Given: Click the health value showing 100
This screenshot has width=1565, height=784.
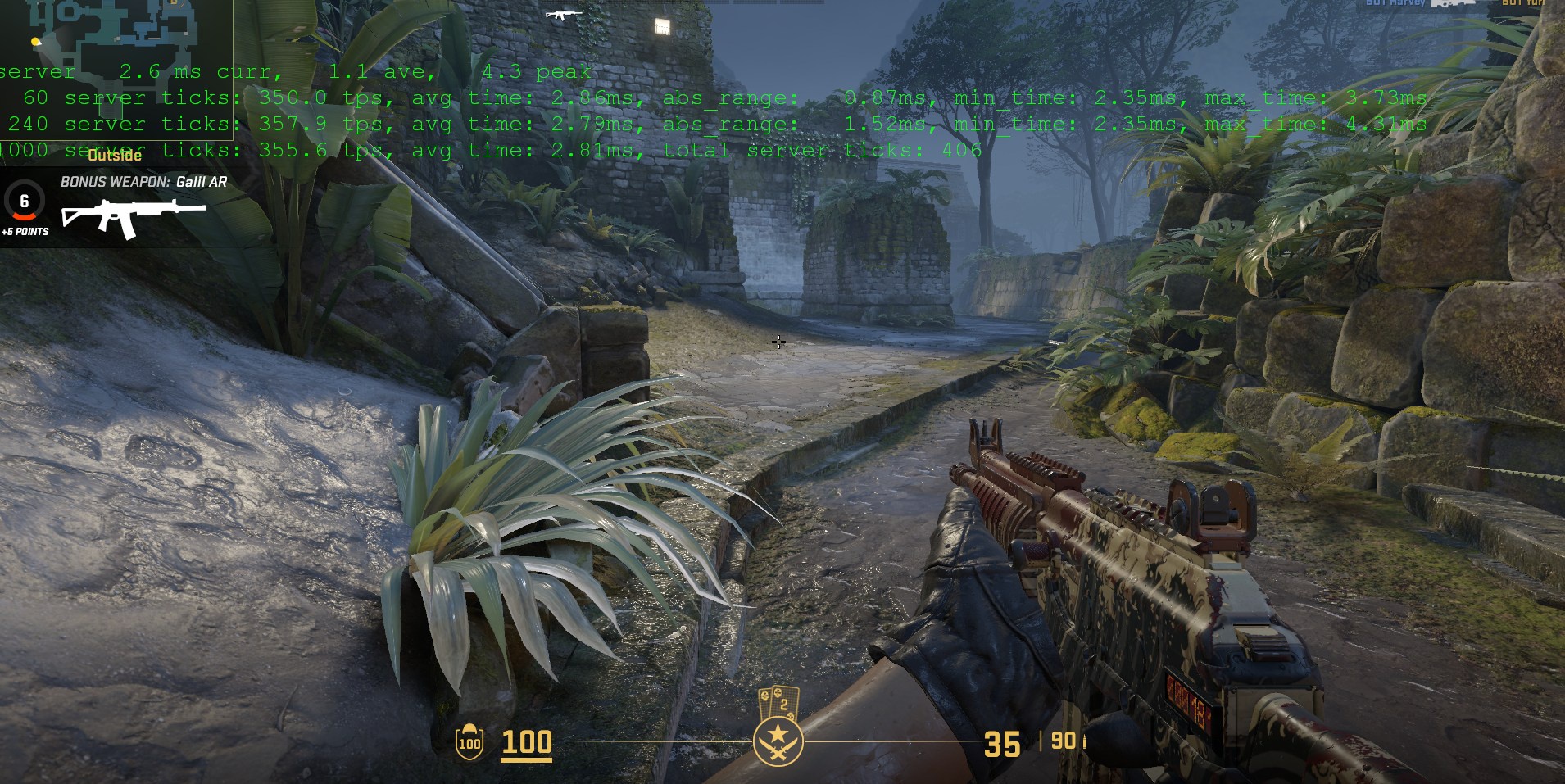Looking at the screenshot, I should pos(527,743).
